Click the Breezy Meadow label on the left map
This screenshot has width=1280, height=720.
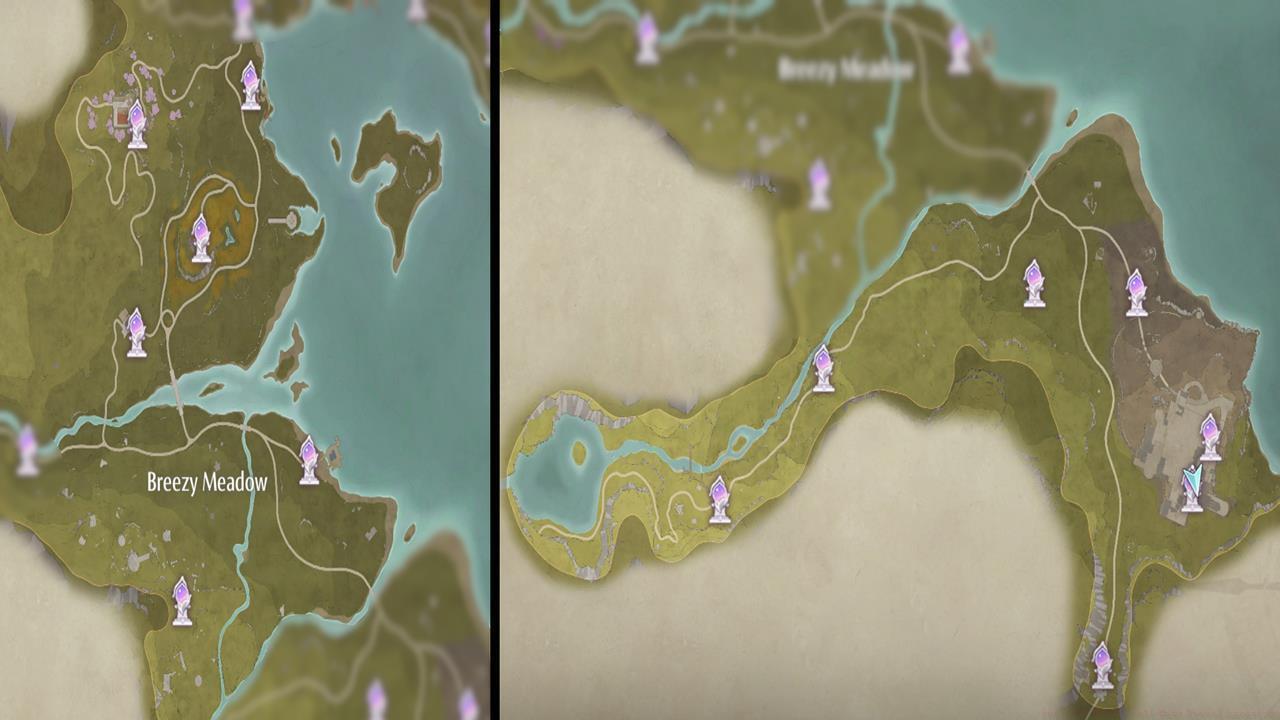[x=207, y=480]
